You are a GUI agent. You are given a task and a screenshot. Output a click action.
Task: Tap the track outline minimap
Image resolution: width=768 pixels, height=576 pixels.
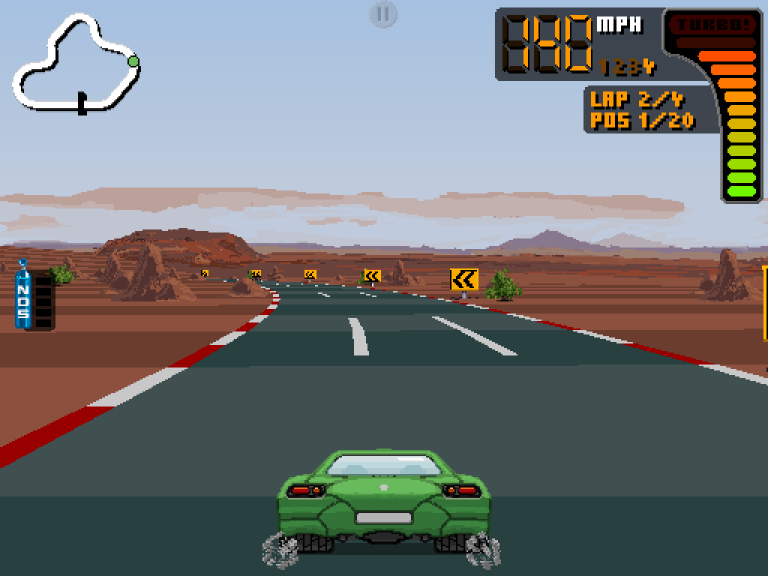[75, 62]
